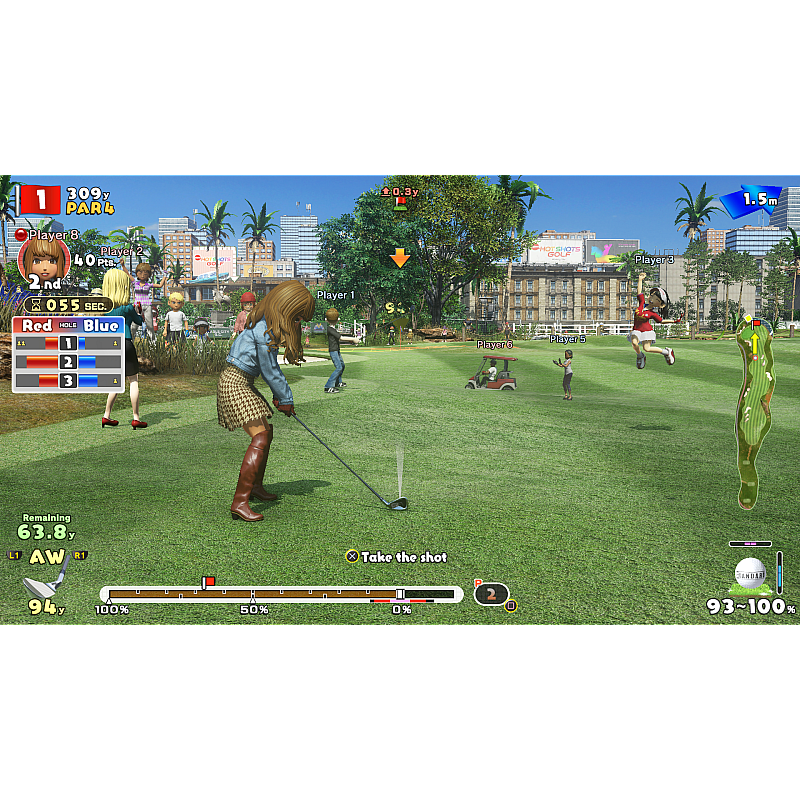Open the Red vs Blue hole scoreboard
Viewport: 800px width, 800px height.
(68, 354)
